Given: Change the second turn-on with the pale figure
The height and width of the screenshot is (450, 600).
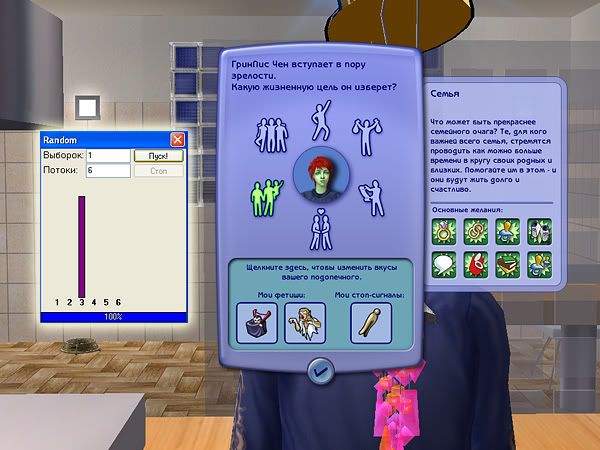Looking at the screenshot, I should pyautogui.click(x=305, y=323).
